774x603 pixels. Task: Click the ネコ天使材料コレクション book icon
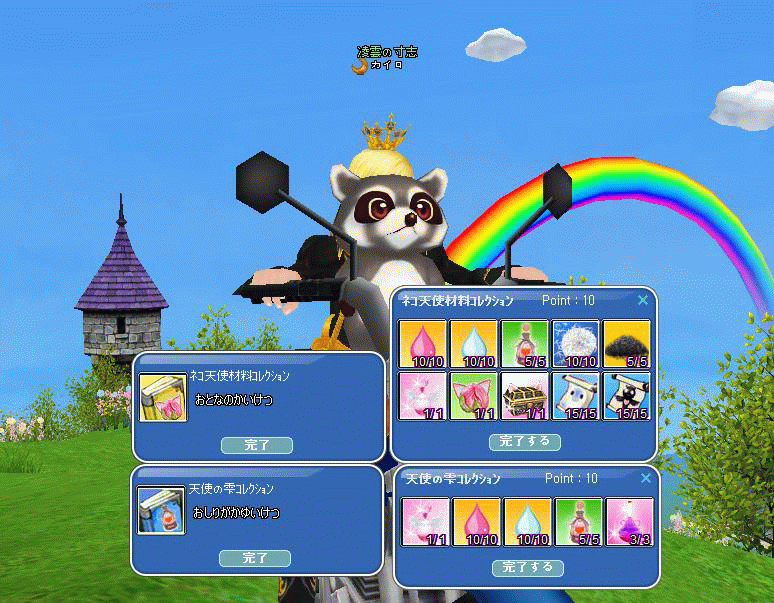162,397
